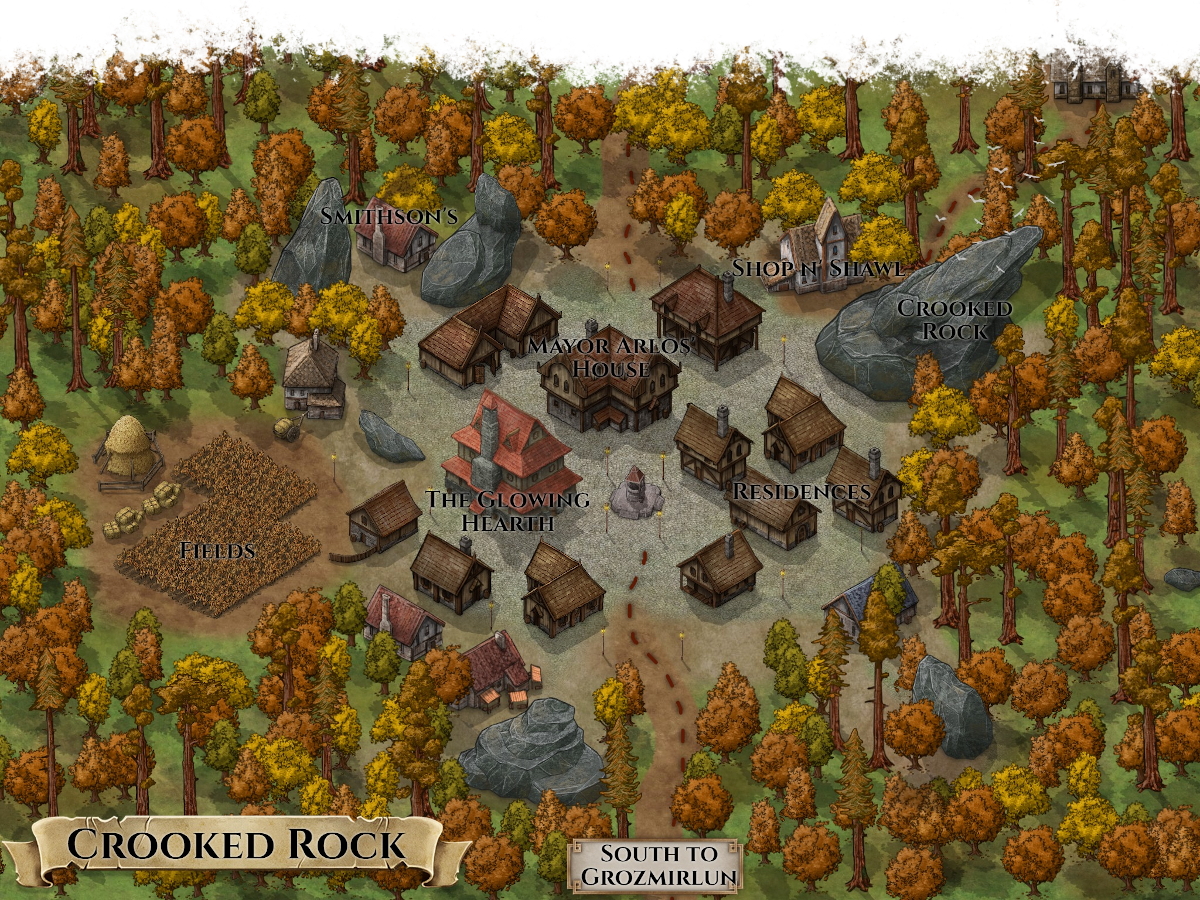
Task: Choose the Shop n' Shawl map label
Action: tap(818, 268)
